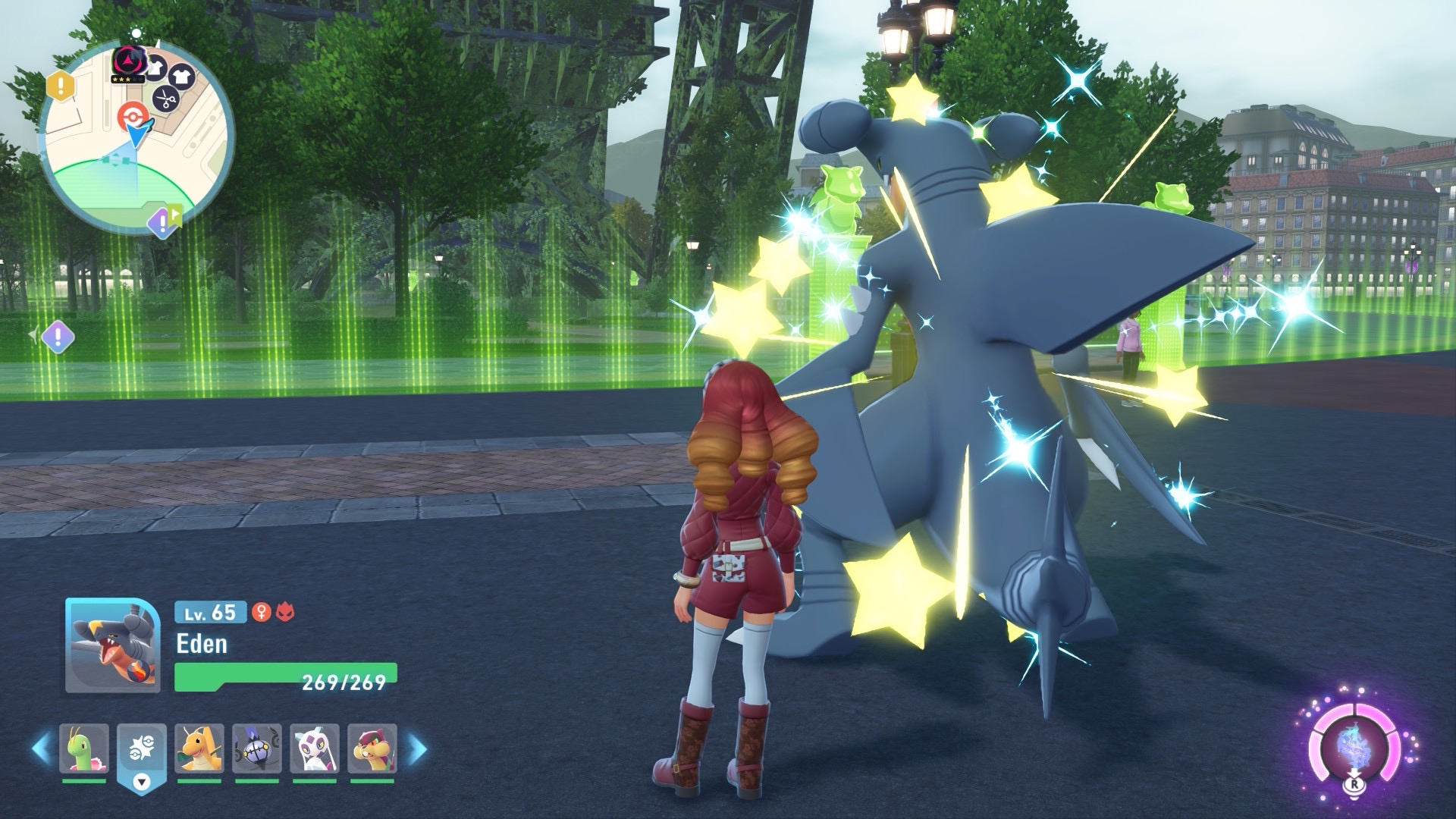Select Eden's Garchomp portrait
1456x819 pixels.
(112, 645)
